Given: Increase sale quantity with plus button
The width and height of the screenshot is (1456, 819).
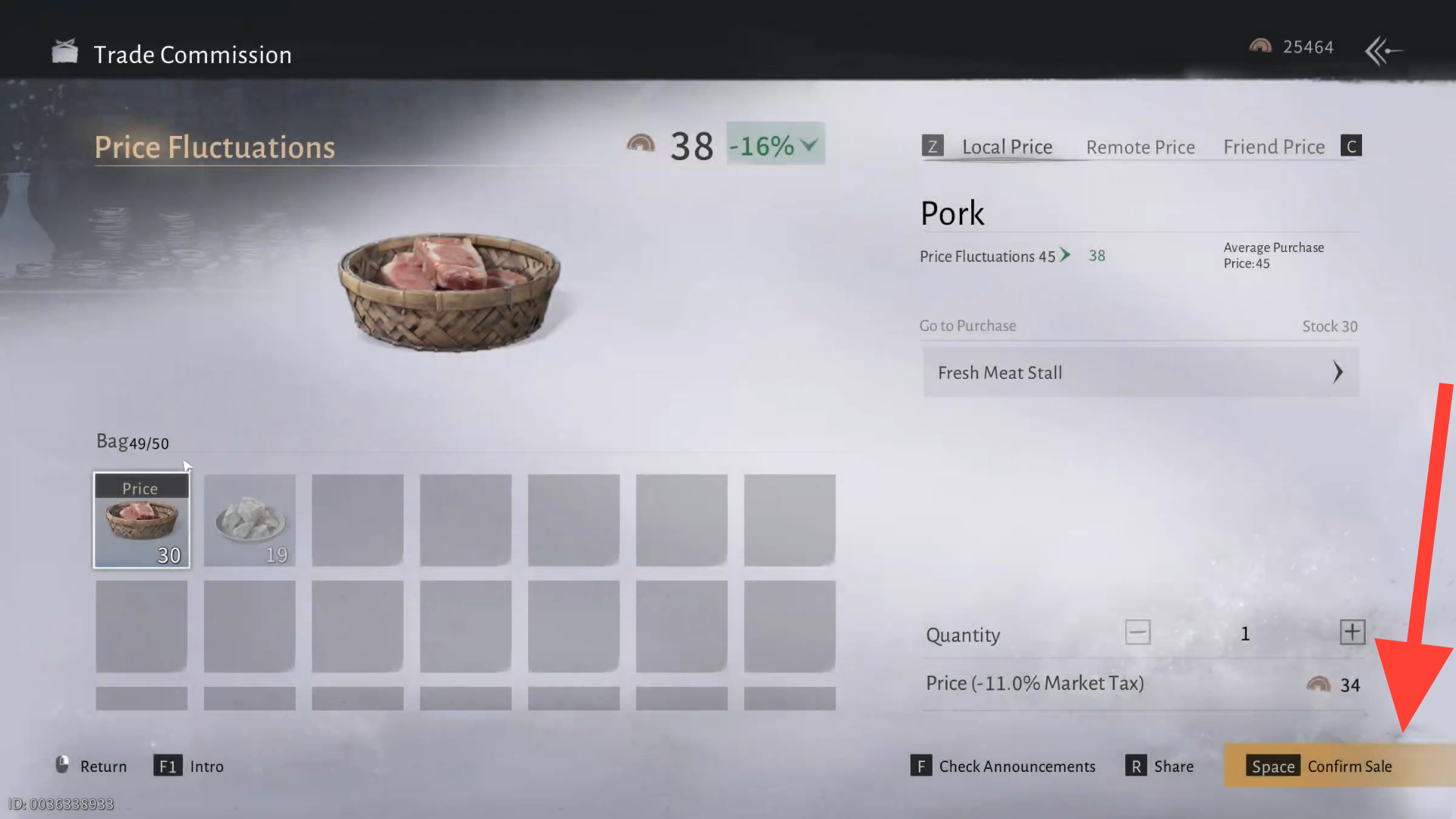Looking at the screenshot, I should pos(1352,632).
